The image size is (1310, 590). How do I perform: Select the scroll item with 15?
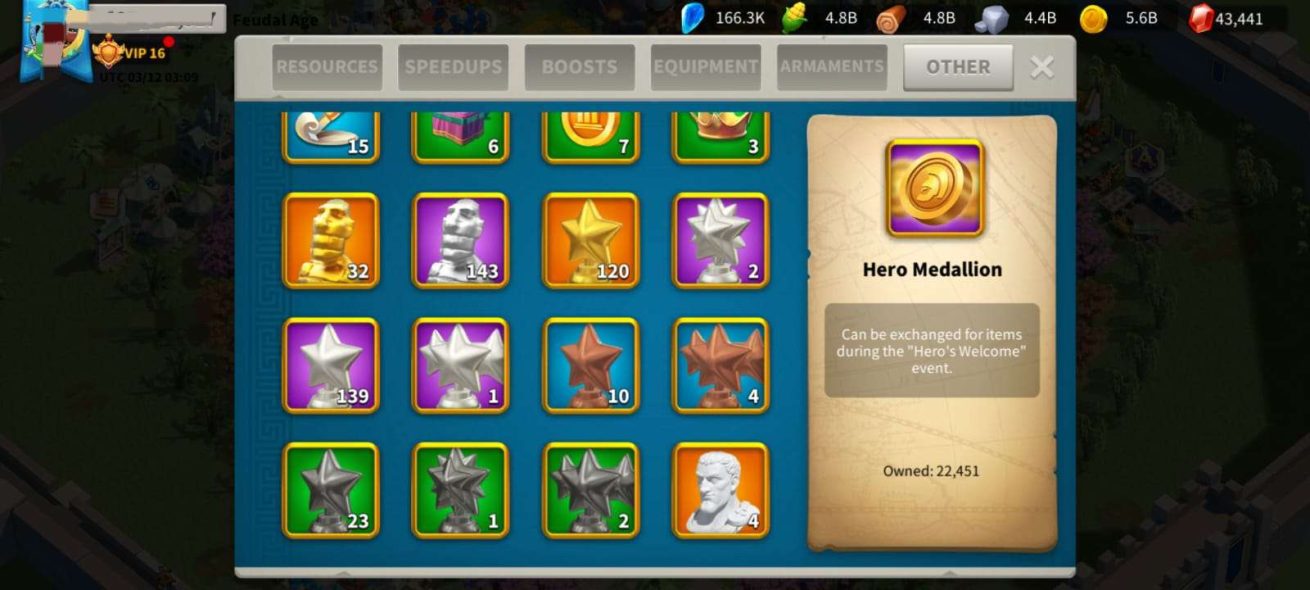point(331,136)
